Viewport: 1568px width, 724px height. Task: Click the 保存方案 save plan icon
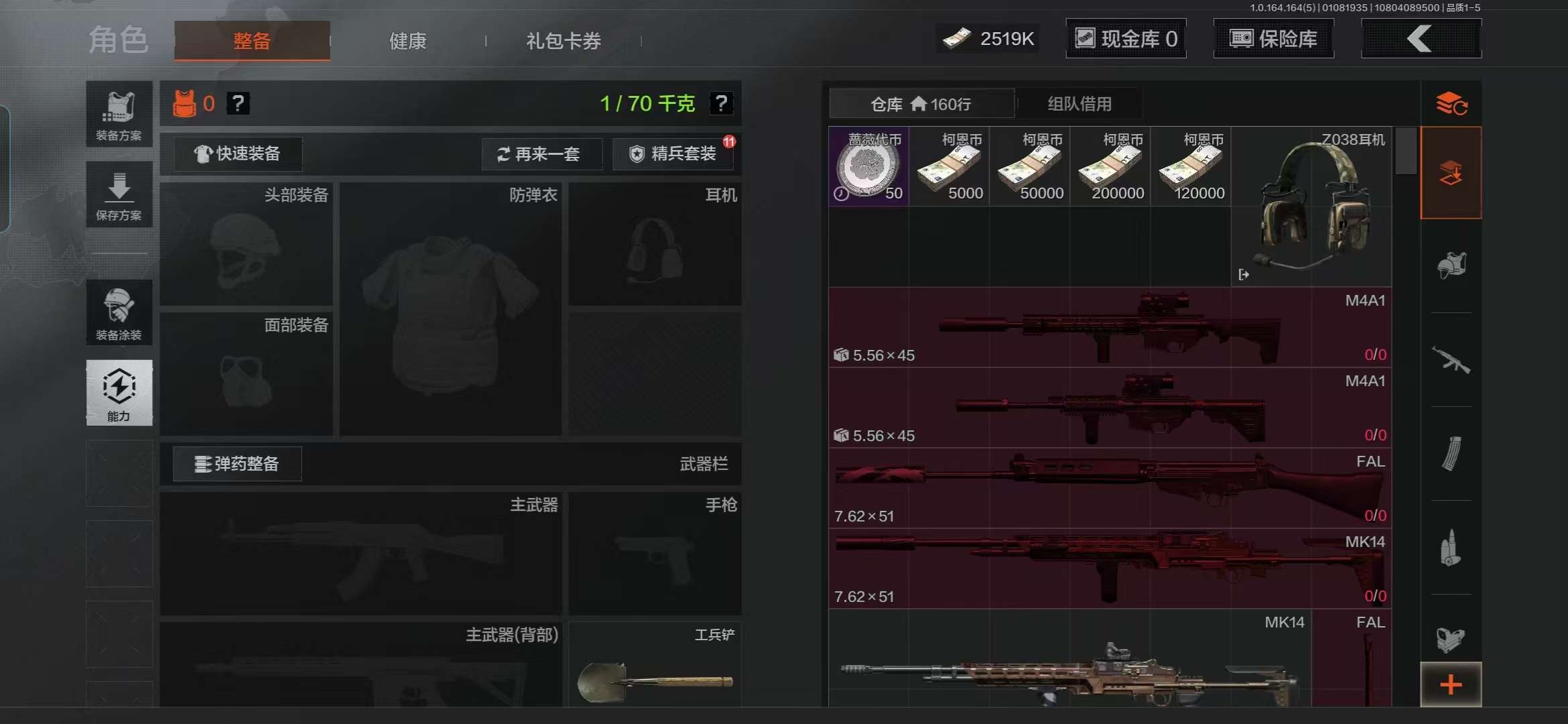[119, 194]
